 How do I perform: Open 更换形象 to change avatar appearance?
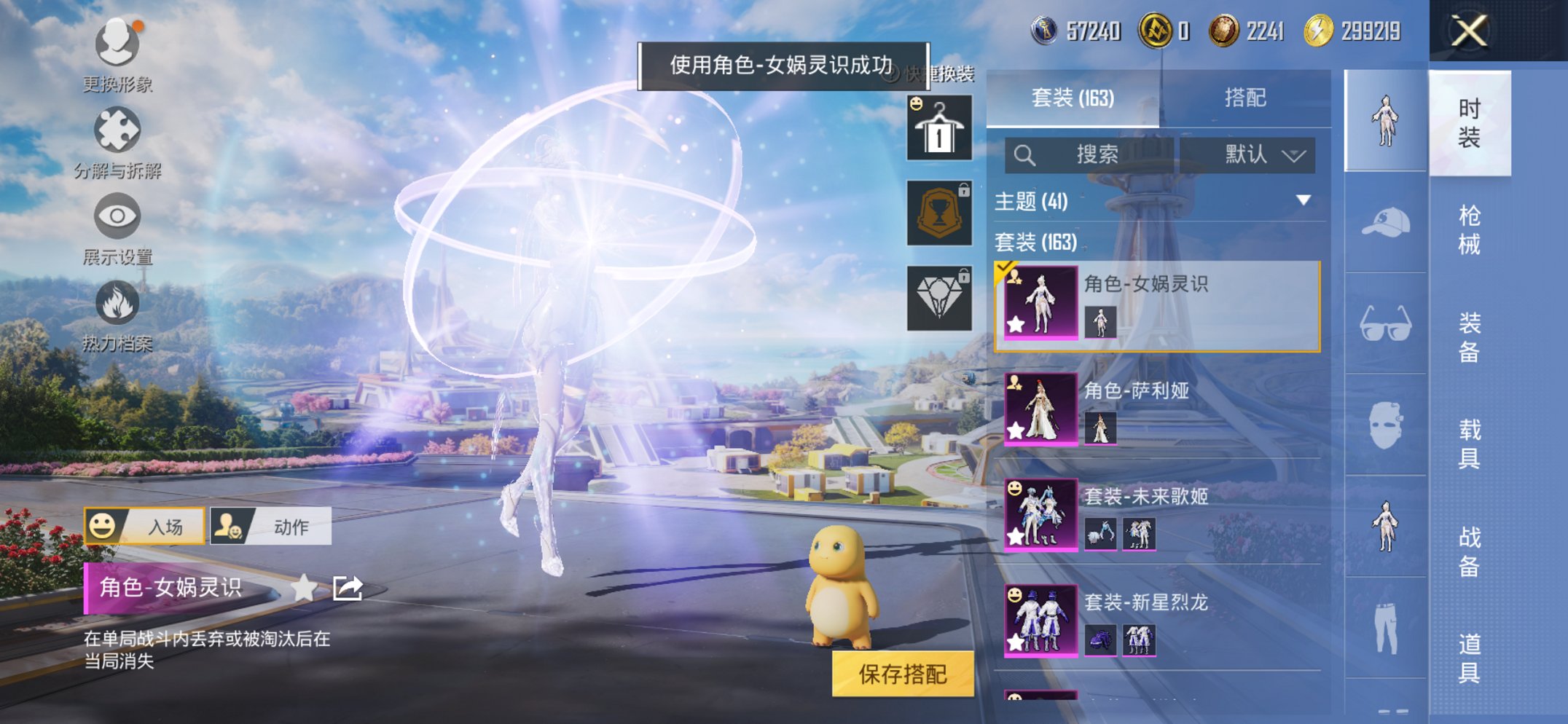point(117,44)
